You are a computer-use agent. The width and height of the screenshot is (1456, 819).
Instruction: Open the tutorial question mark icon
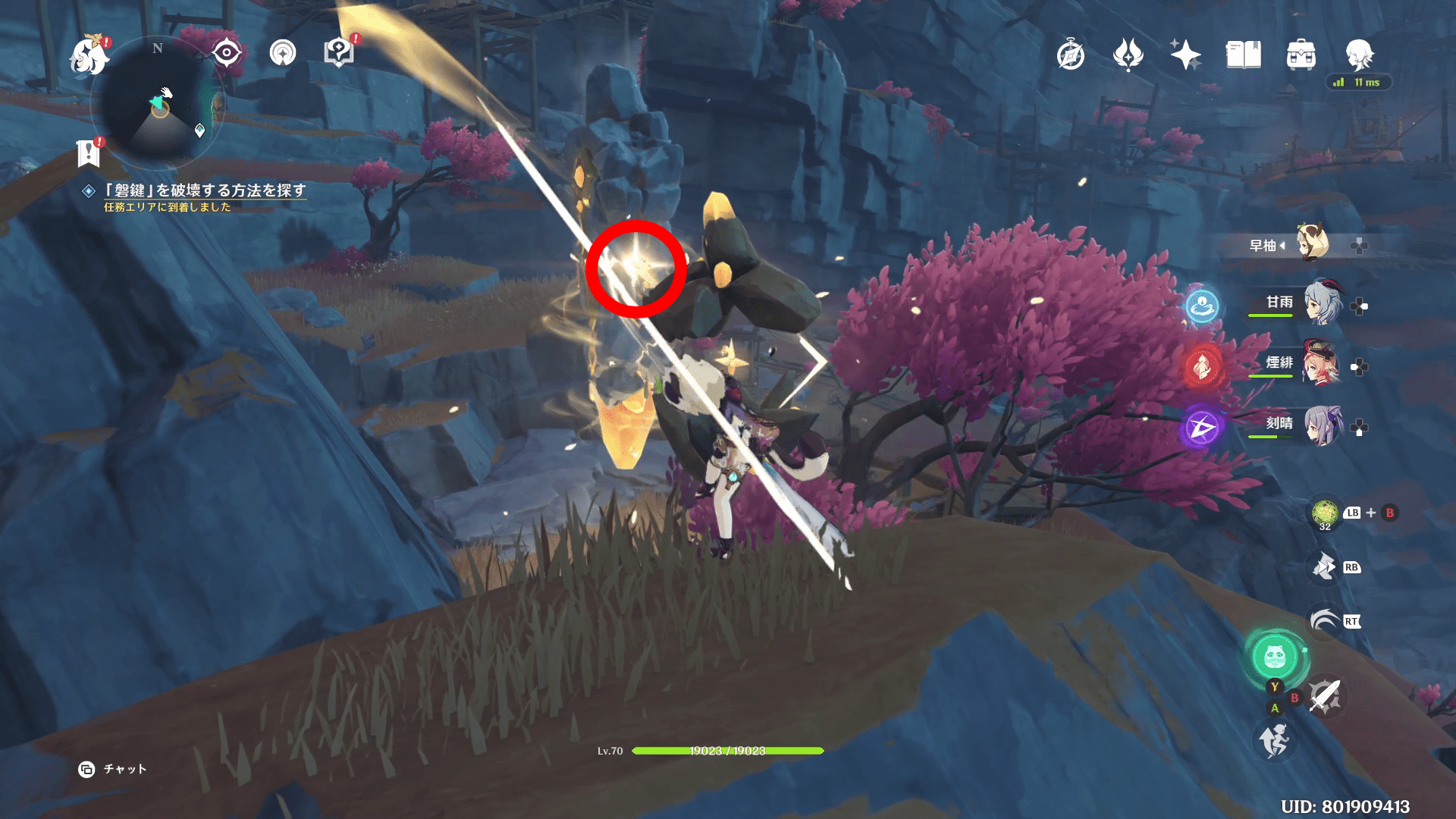[339, 52]
